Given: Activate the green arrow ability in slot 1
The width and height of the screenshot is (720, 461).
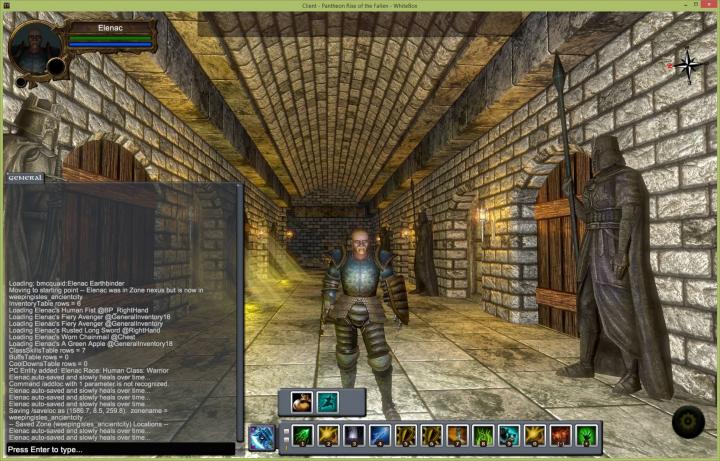Looking at the screenshot, I should coord(302,436).
